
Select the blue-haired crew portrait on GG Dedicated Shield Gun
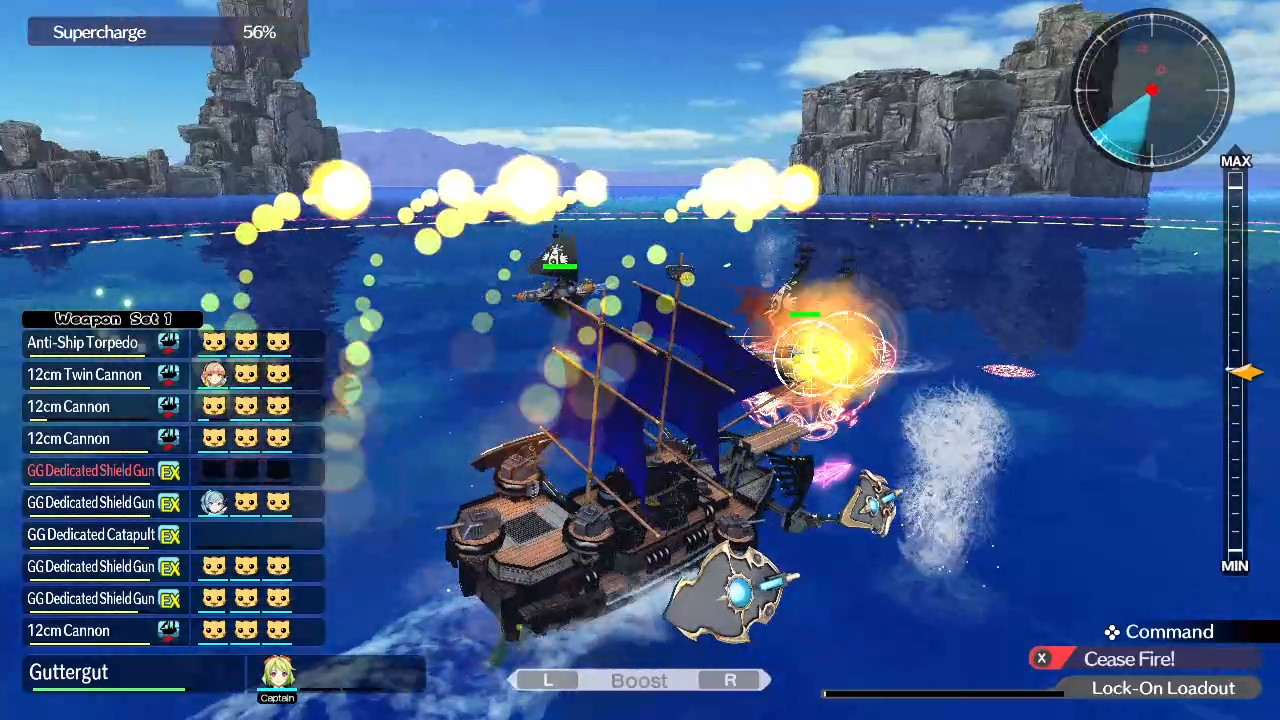point(214,503)
